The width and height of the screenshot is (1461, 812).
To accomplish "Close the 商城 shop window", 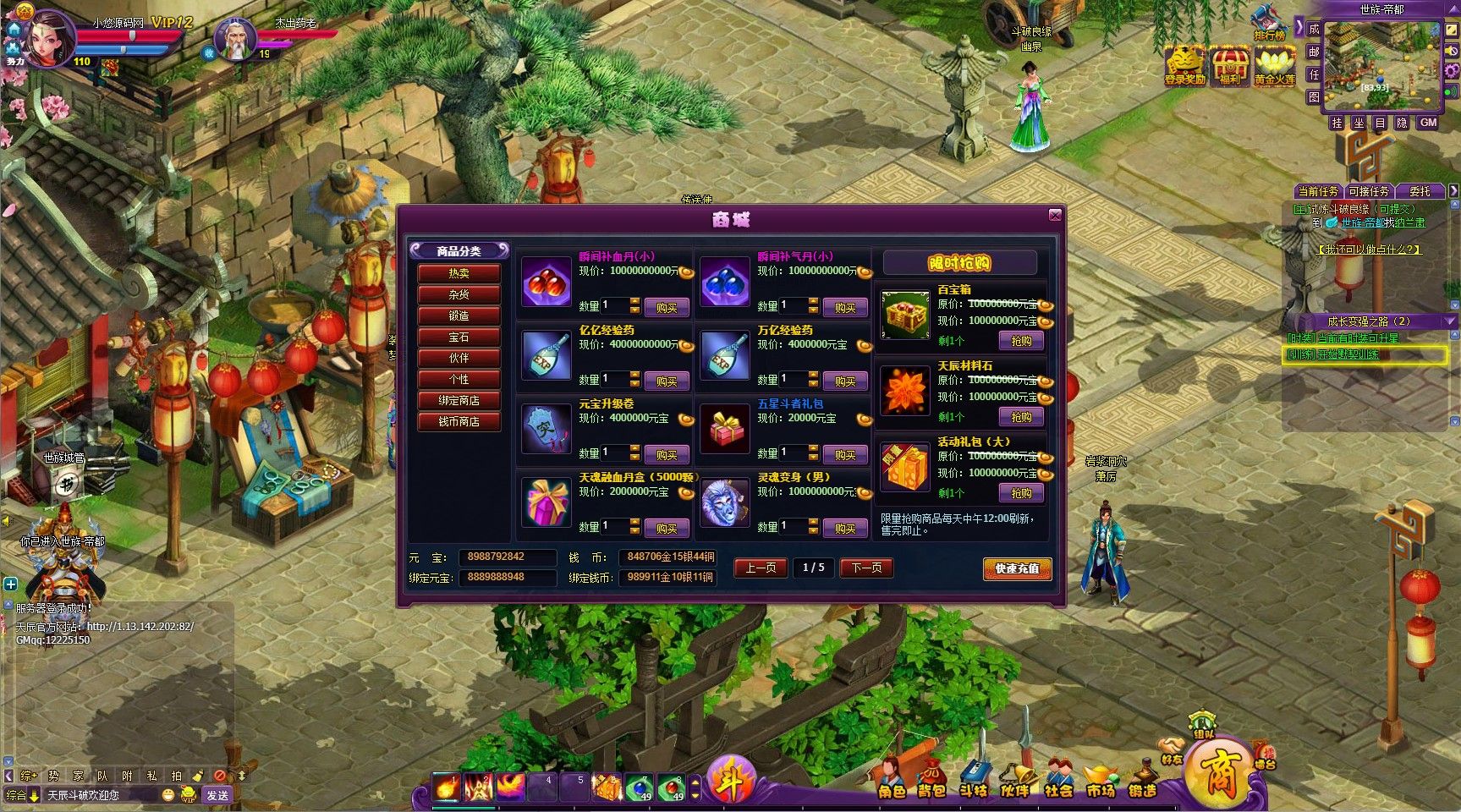I will click(1054, 216).
